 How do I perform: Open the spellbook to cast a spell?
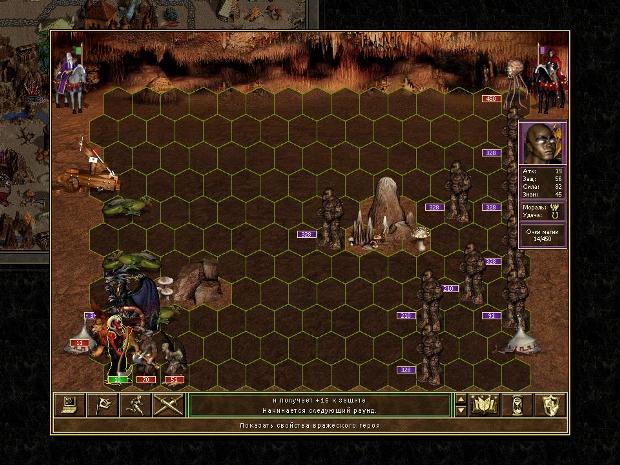point(485,405)
